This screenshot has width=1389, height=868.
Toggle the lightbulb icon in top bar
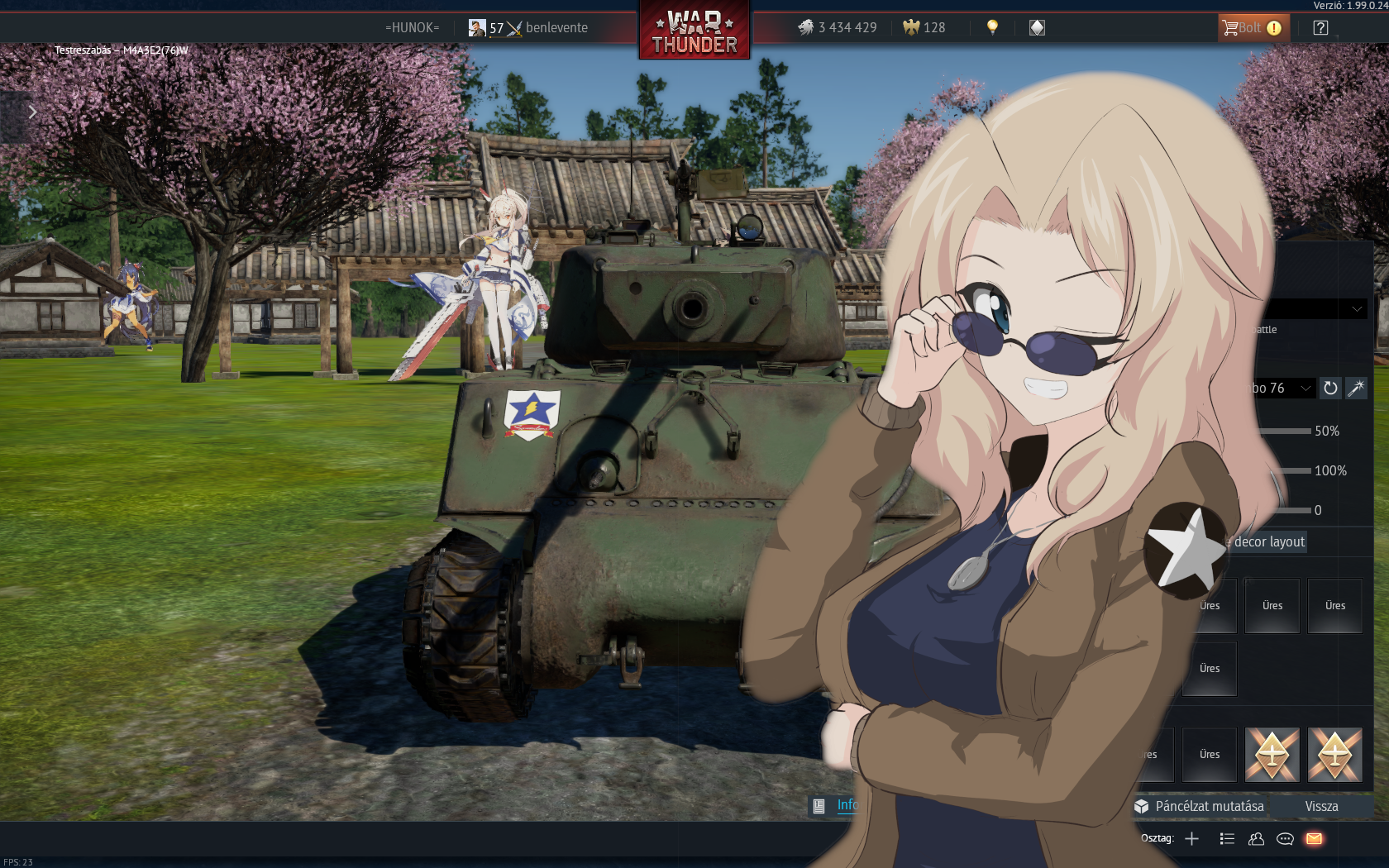pyautogui.click(x=991, y=27)
